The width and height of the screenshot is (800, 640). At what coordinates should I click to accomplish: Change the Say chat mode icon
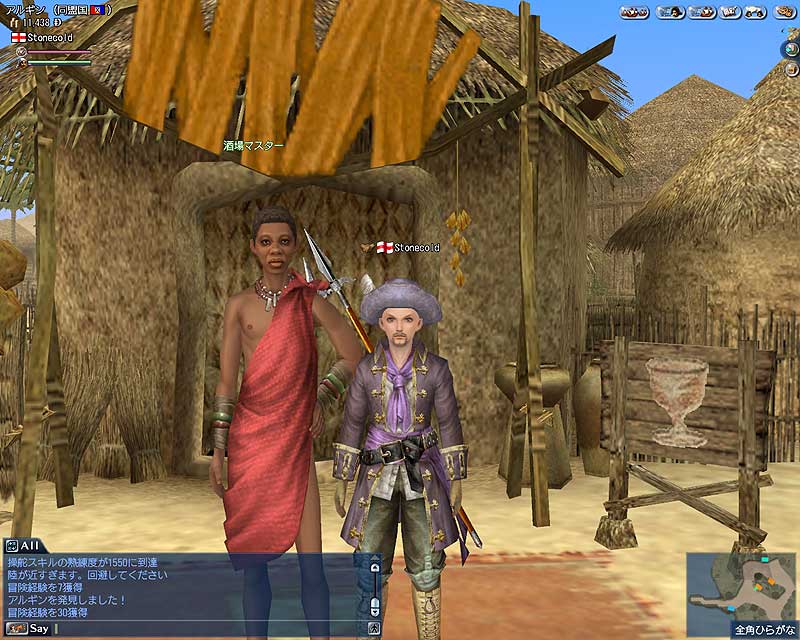(14, 629)
